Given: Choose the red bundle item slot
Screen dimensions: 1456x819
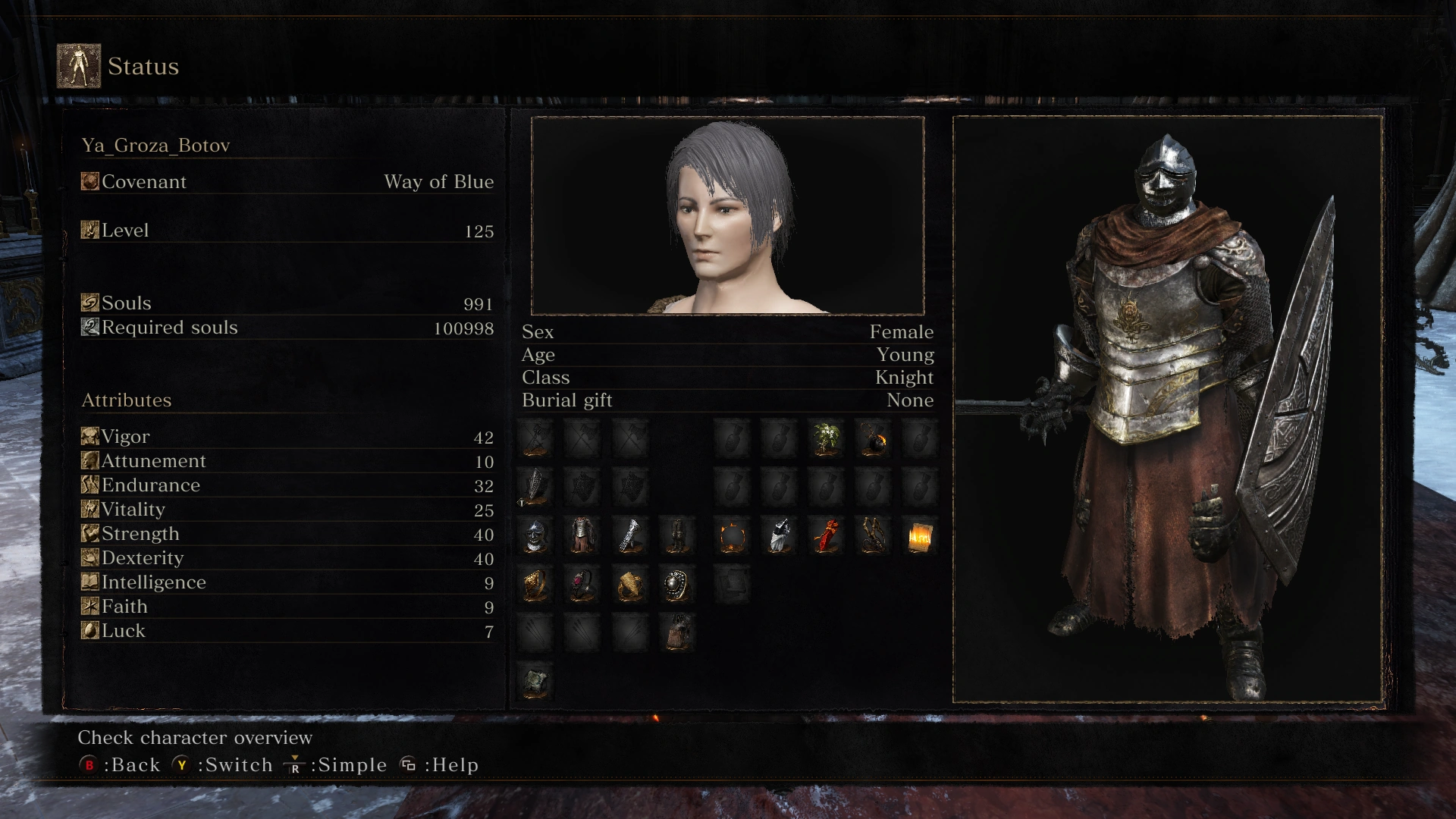Looking at the screenshot, I should pyautogui.click(x=827, y=536).
